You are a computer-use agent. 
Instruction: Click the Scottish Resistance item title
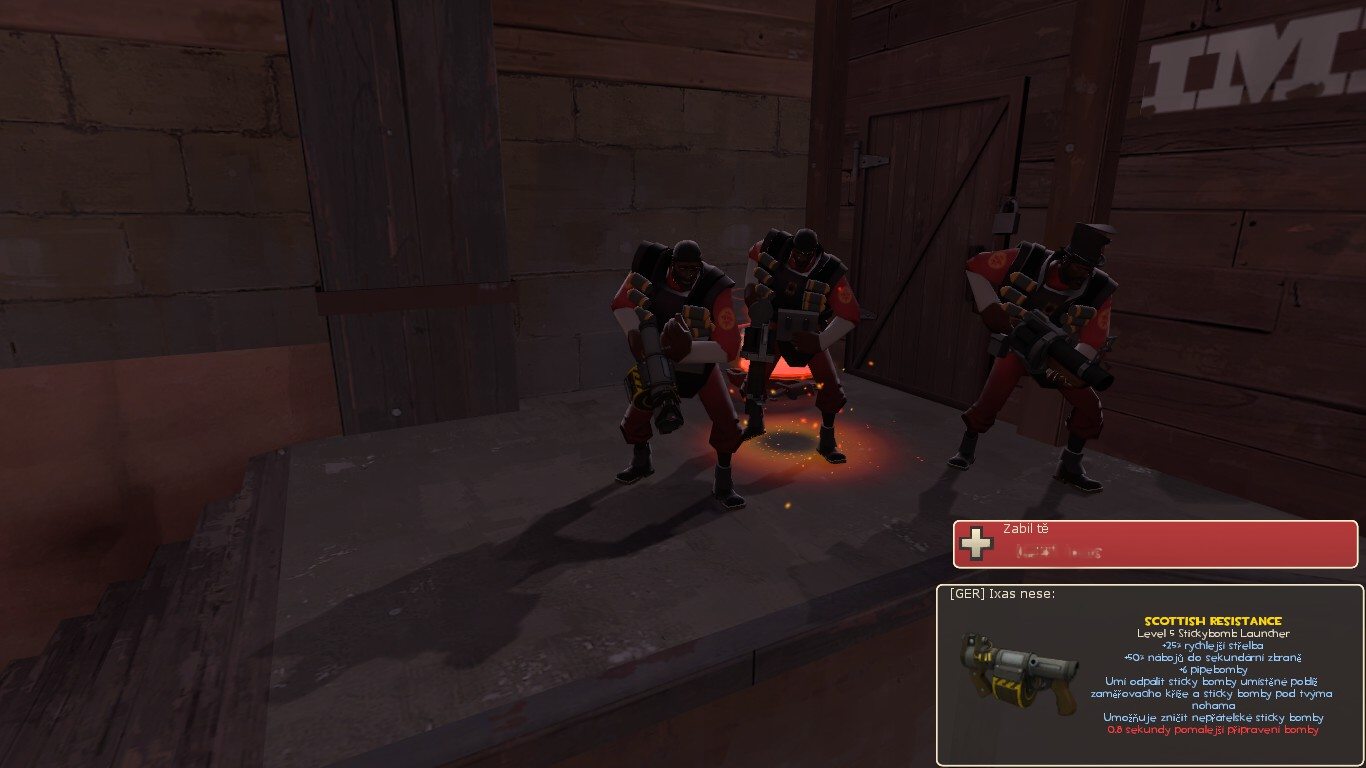(1213, 621)
